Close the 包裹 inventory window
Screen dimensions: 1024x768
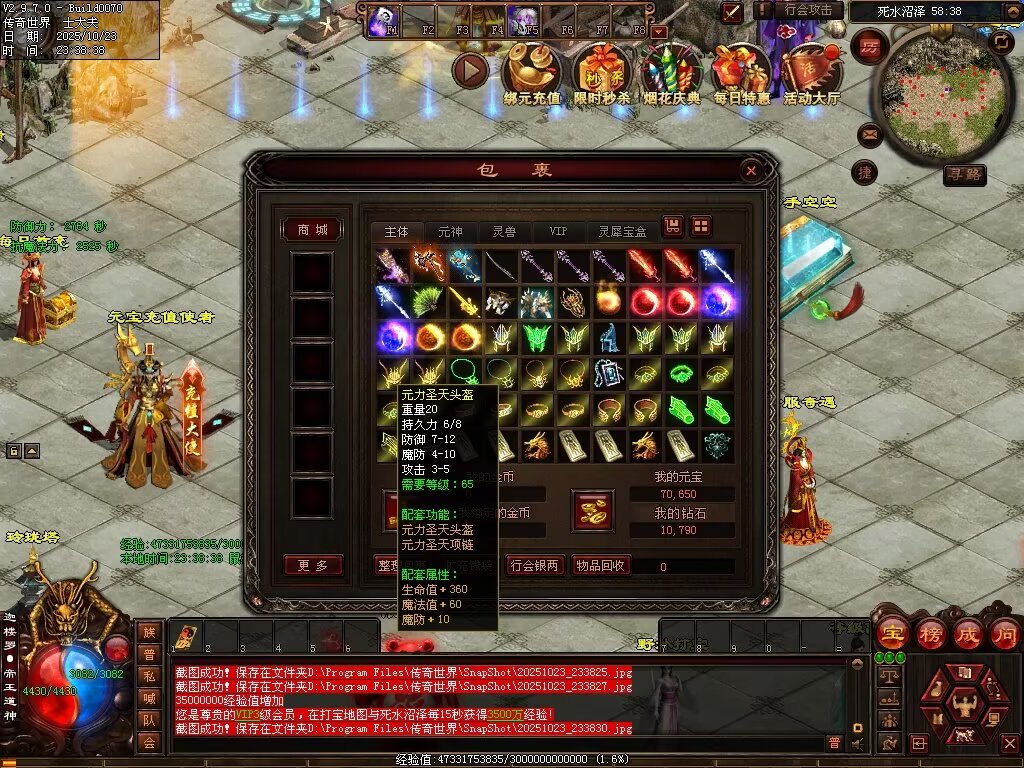coord(751,171)
